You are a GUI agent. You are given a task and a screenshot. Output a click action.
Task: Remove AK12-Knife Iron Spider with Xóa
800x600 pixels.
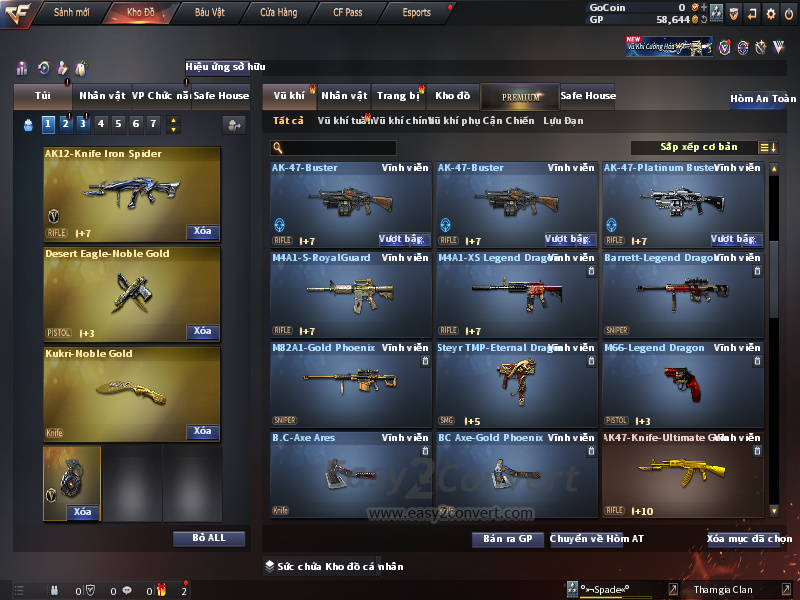click(202, 232)
